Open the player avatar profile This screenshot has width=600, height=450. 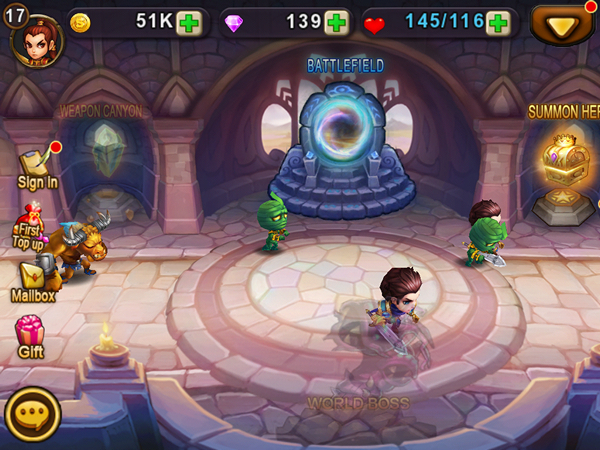coord(36,37)
